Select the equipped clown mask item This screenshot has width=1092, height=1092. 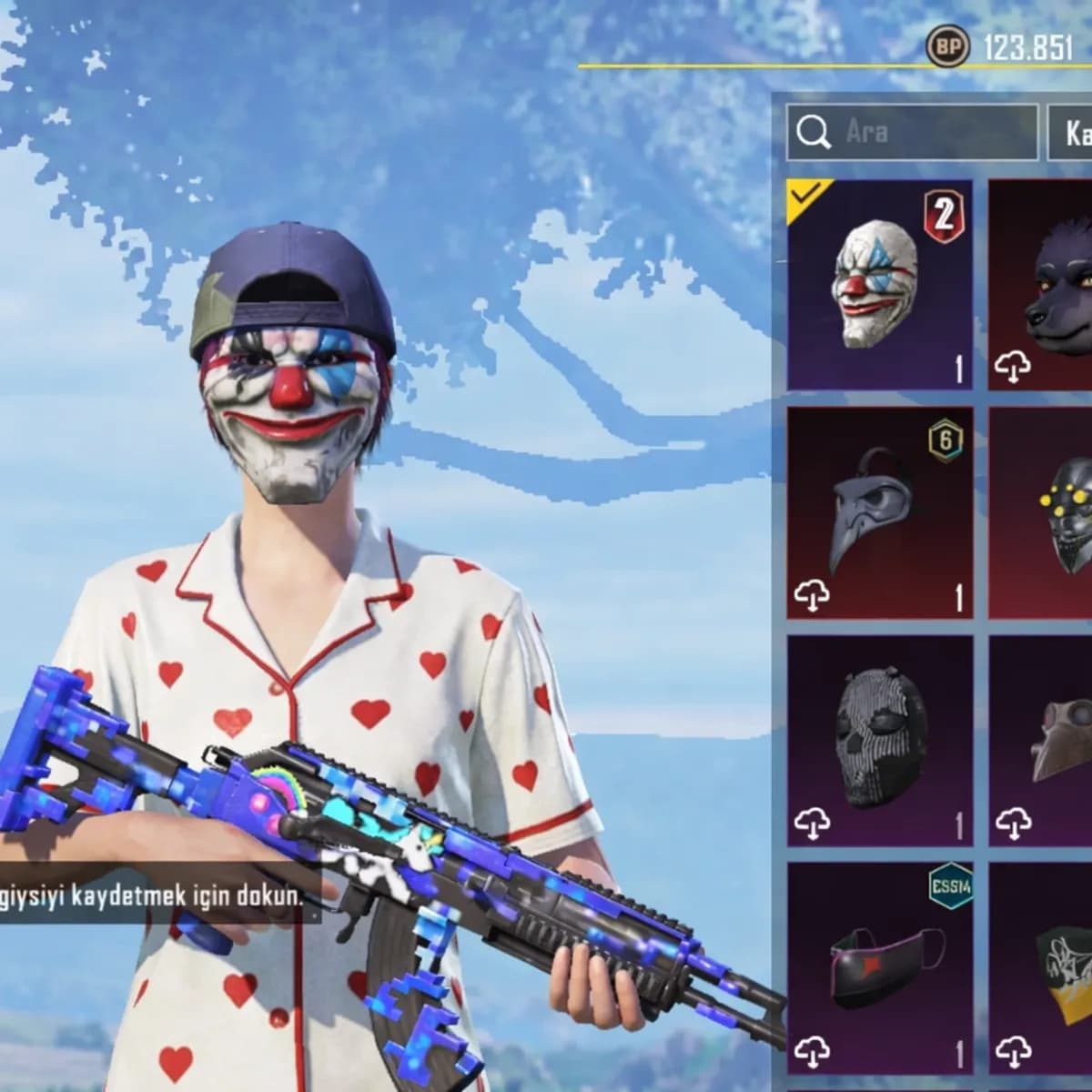pyautogui.click(x=880, y=285)
